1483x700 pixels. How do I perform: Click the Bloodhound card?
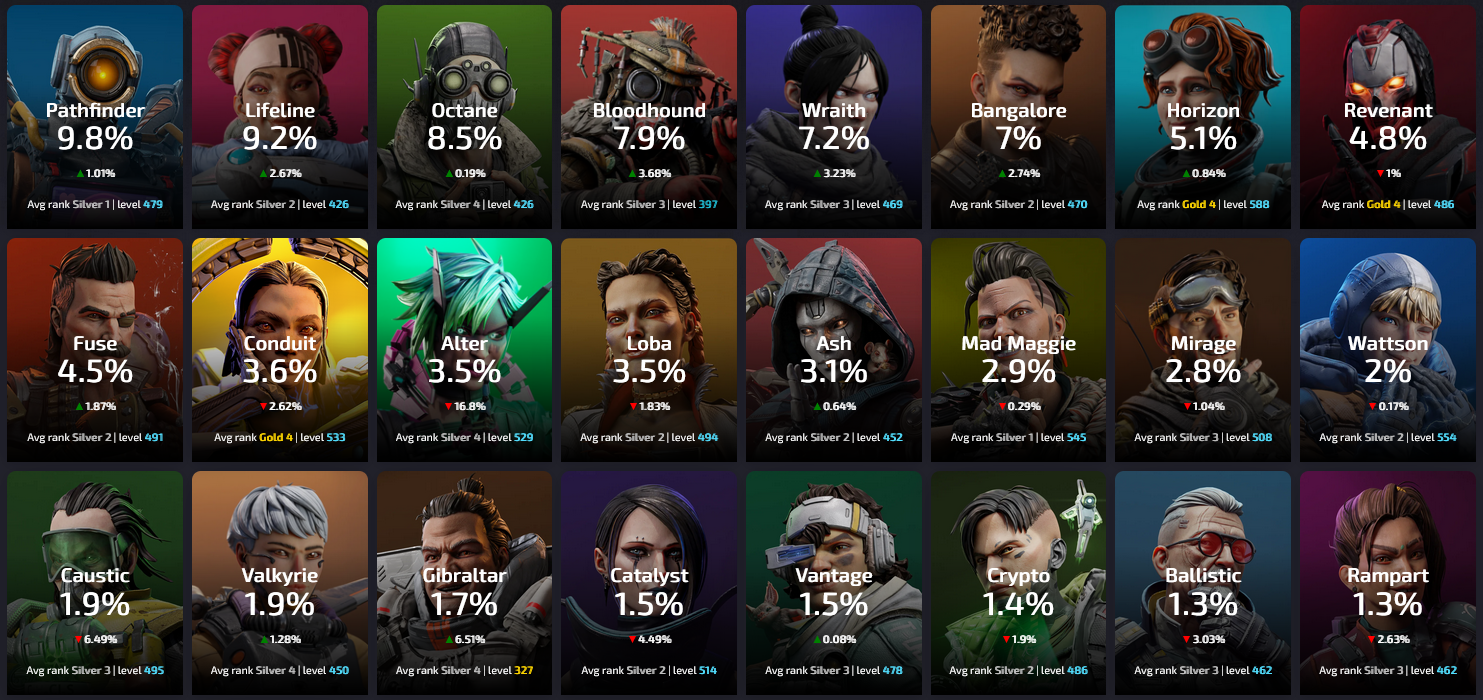click(x=649, y=118)
